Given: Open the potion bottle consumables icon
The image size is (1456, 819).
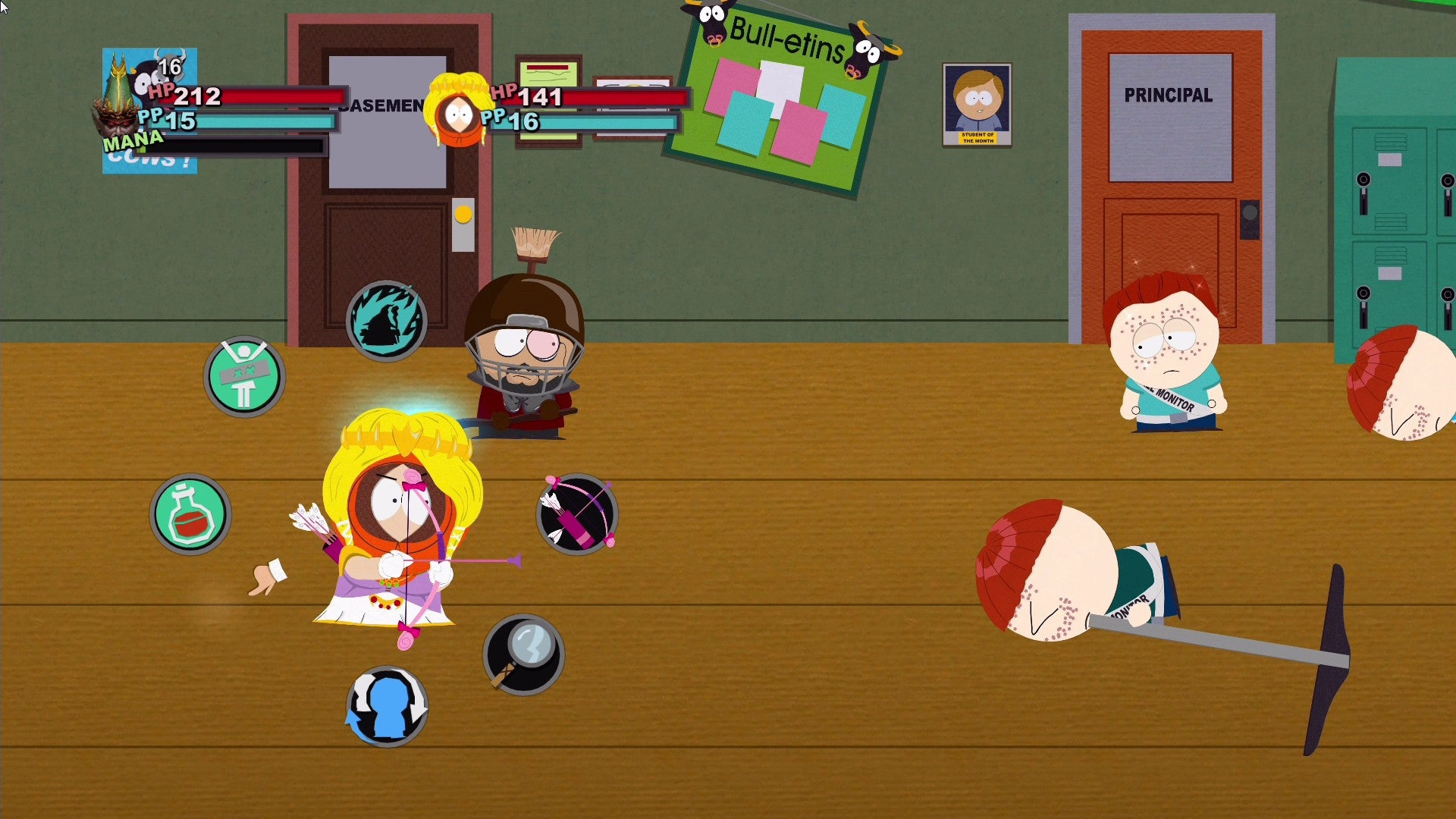Looking at the screenshot, I should [x=190, y=513].
